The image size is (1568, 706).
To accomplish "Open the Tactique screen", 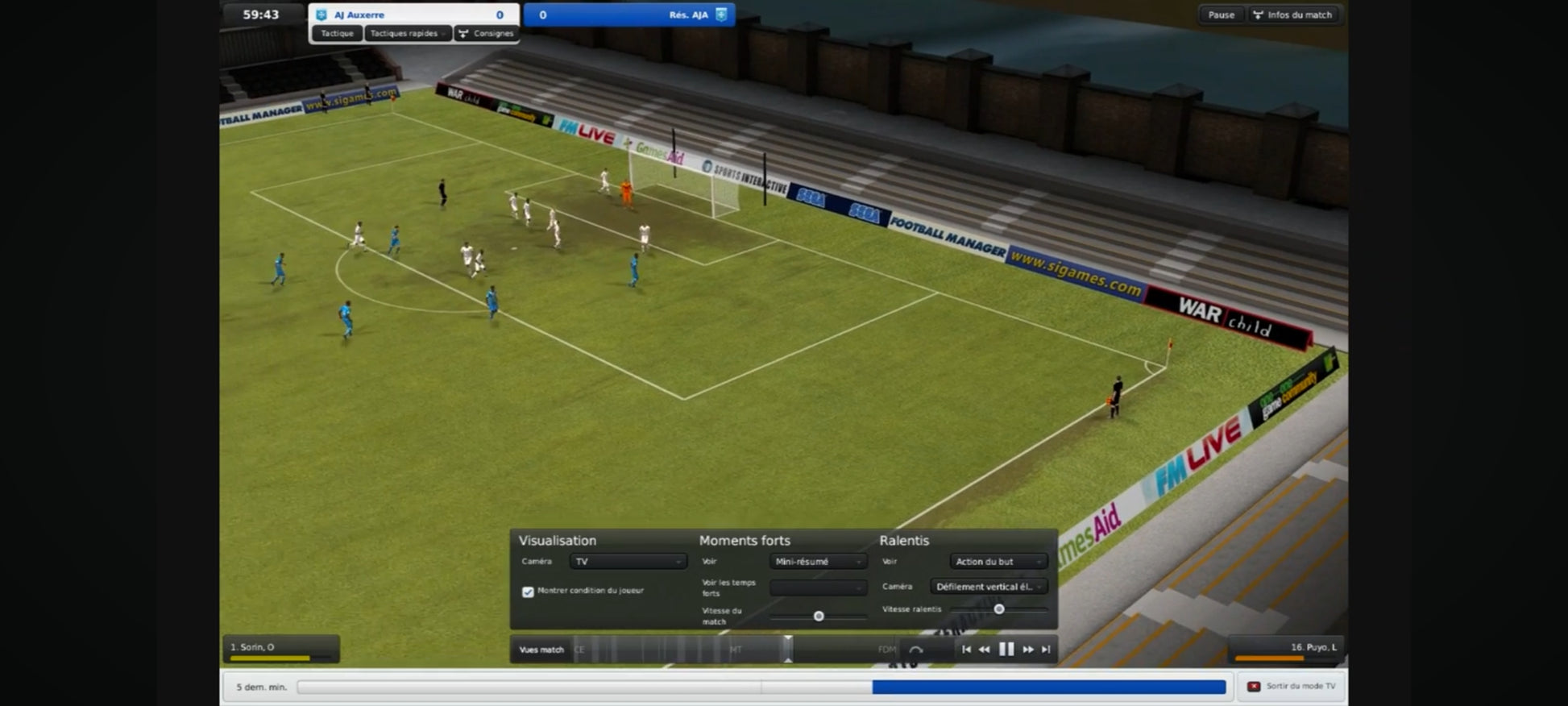I will 337,34.
